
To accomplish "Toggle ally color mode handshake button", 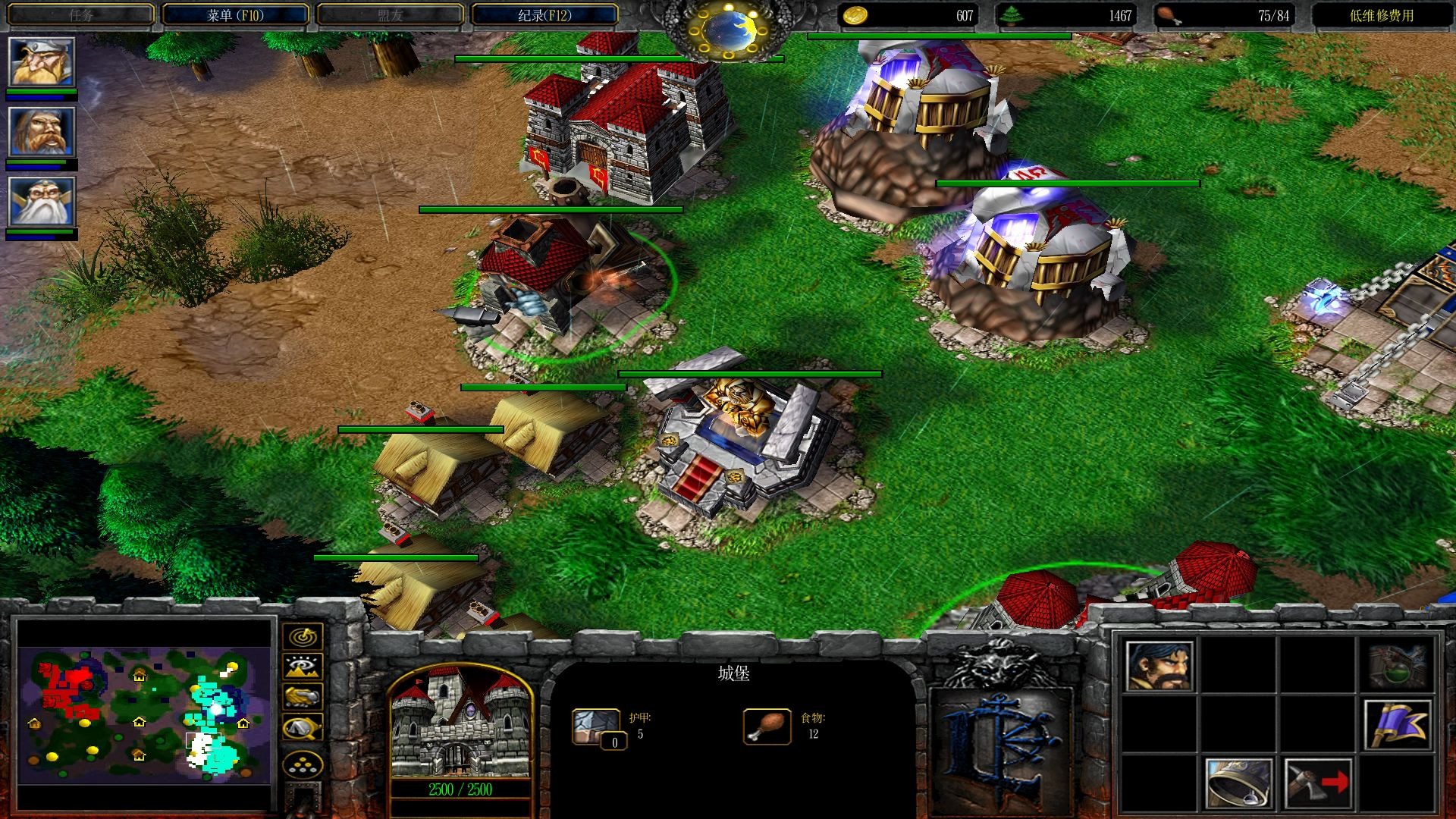I will (x=303, y=696).
